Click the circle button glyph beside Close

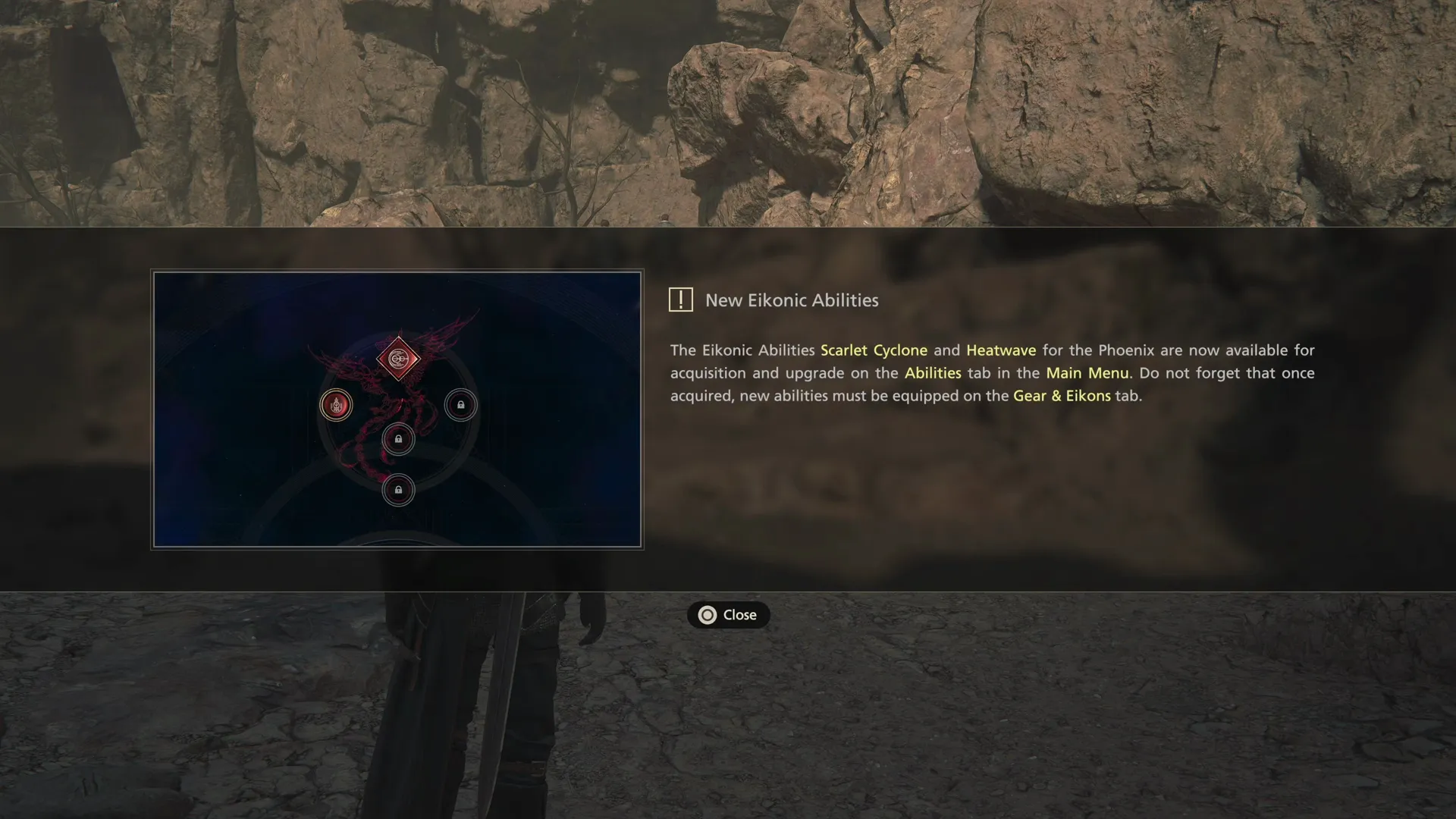point(708,615)
